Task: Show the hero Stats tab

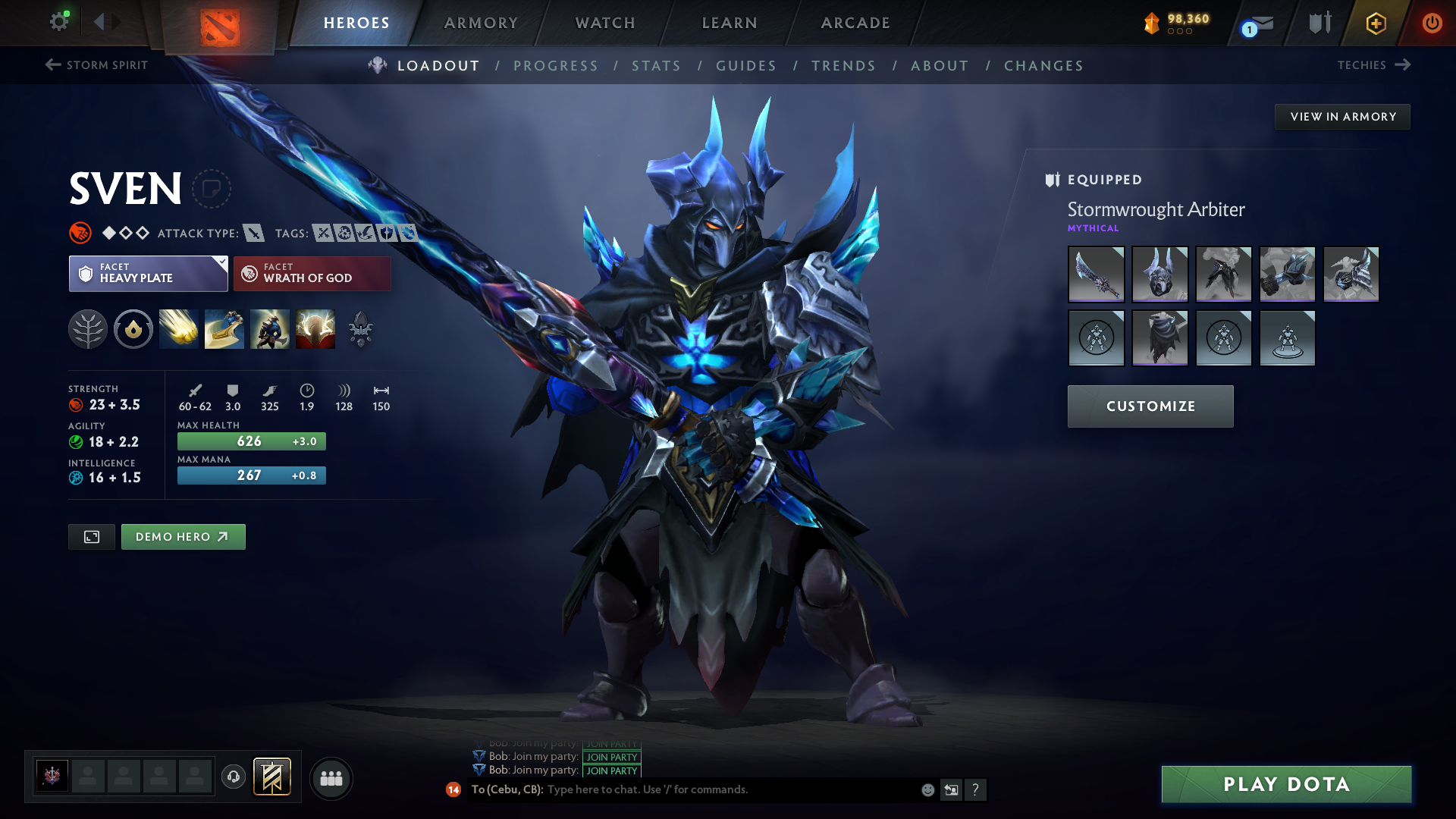Action: coord(657,66)
